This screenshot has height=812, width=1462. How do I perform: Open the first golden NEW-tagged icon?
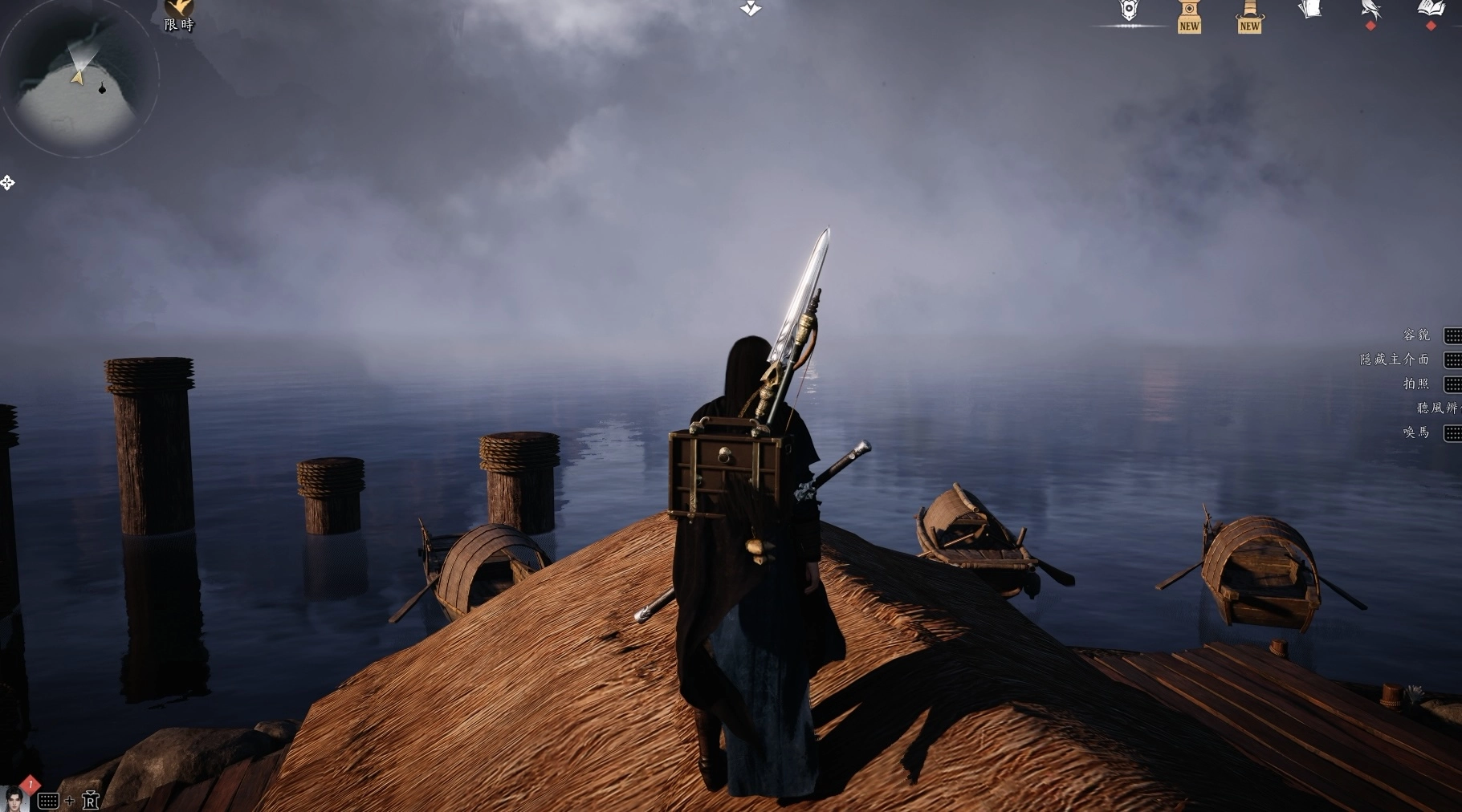pos(1189,15)
